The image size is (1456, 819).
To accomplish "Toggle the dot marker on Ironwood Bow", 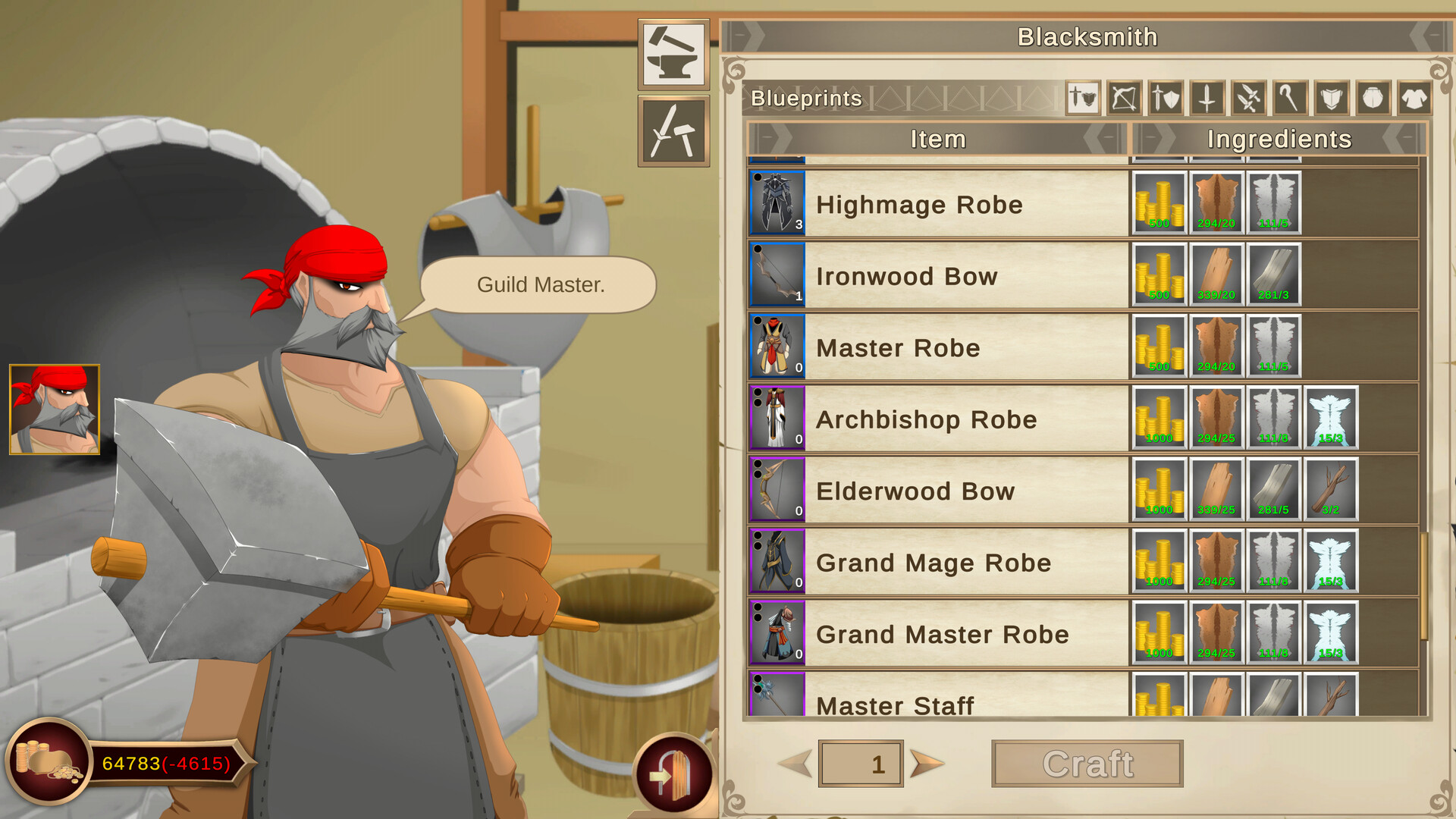I will point(756,248).
